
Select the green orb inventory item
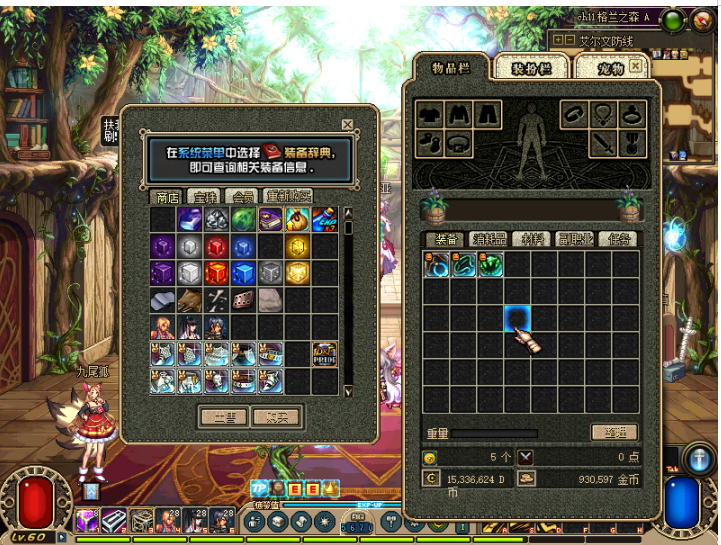click(x=490, y=265)
